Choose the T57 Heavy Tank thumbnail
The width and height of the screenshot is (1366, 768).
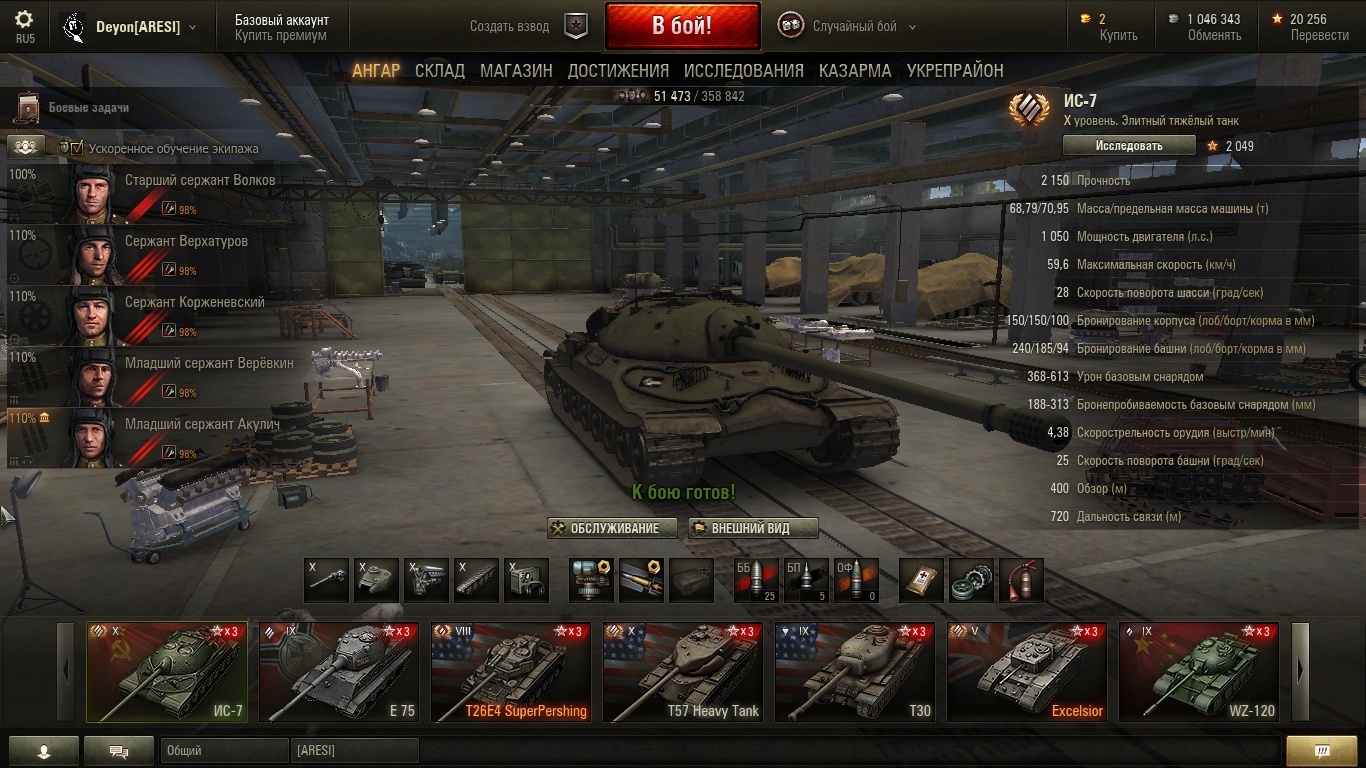[x=683, y=672]
